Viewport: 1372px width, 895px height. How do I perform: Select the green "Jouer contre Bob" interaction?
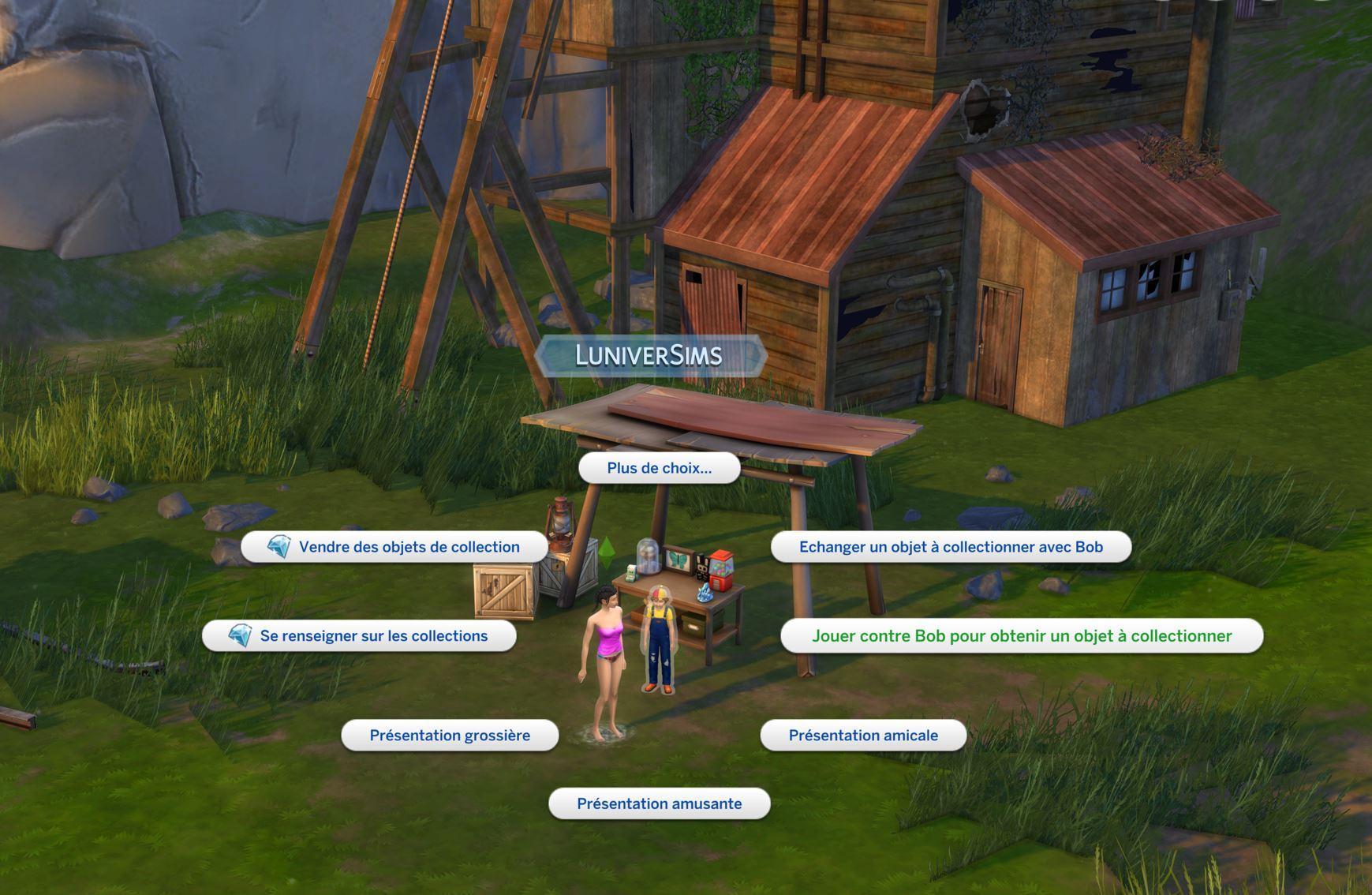pos(1022,636)
